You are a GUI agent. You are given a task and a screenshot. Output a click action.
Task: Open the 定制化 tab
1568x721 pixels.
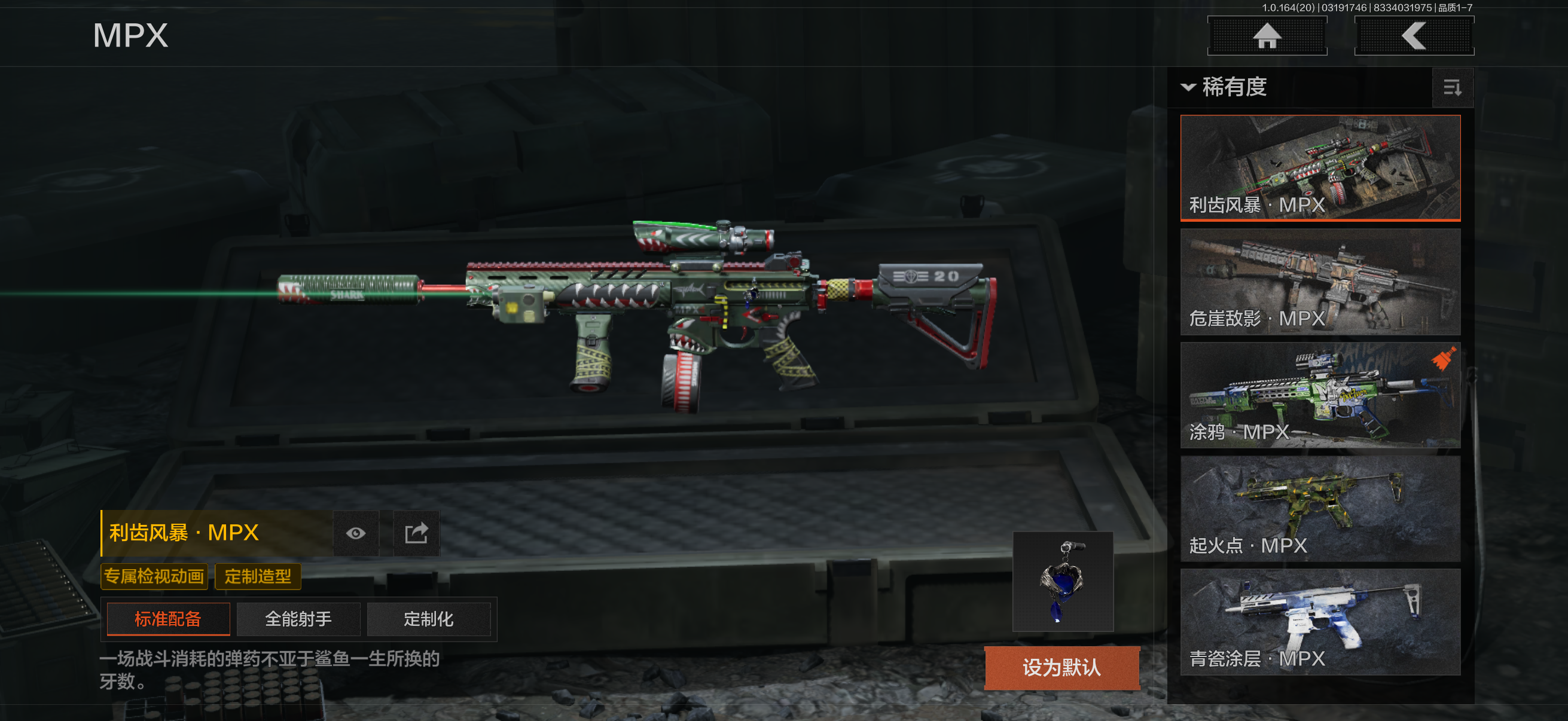pos(429,619)
